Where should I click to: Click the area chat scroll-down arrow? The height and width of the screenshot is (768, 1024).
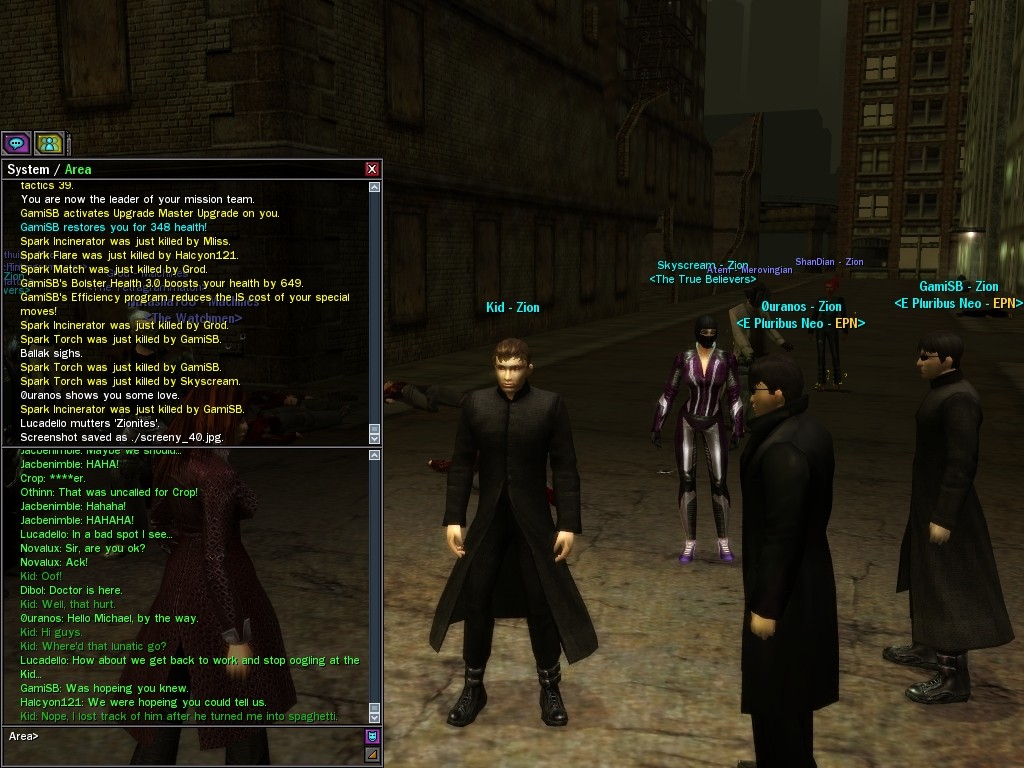(375, 717)
